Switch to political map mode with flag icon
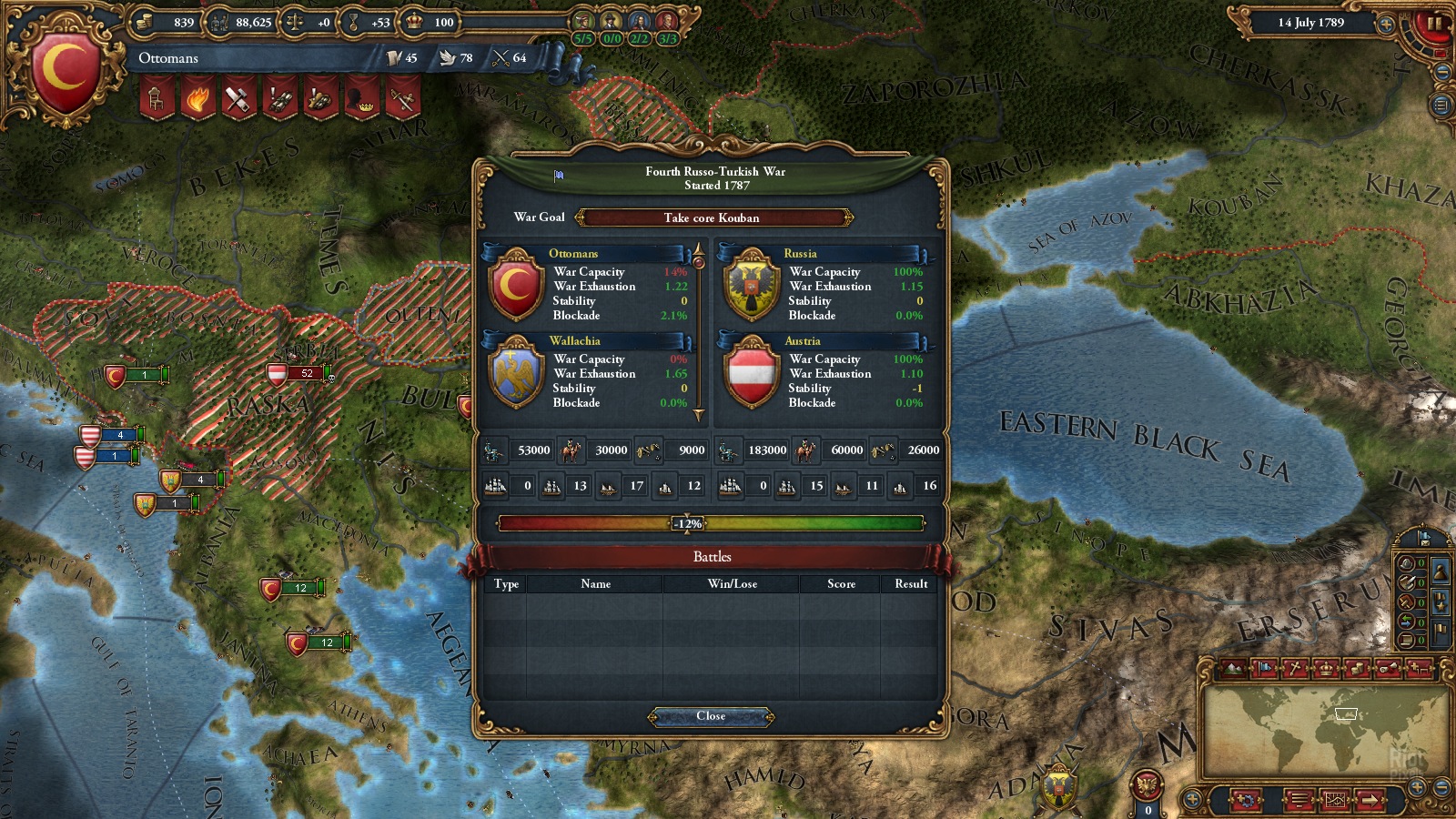1456x819 pixels. [1265, 669]
